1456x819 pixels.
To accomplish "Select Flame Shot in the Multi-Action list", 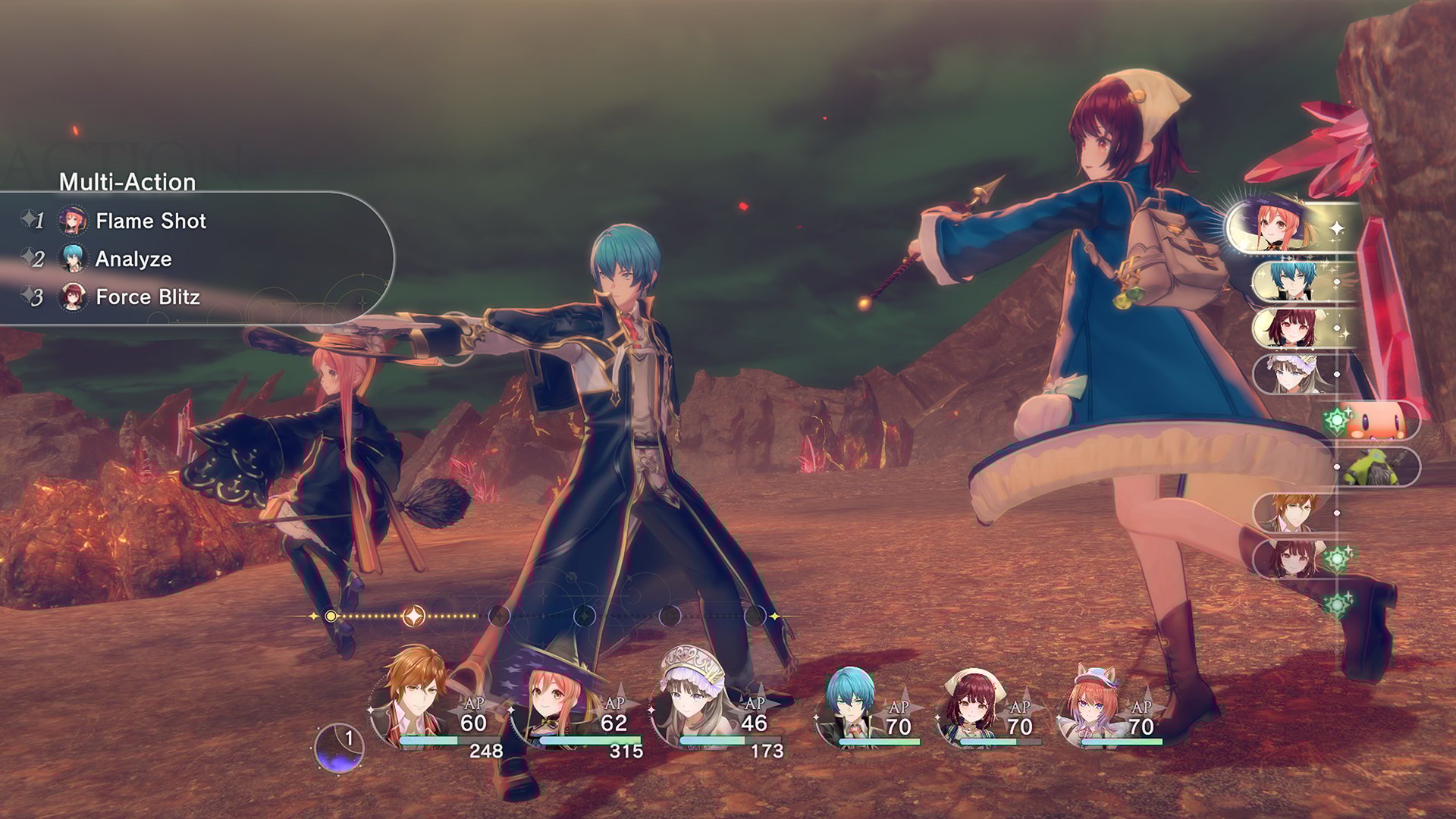I will click(x=150, y=221).
